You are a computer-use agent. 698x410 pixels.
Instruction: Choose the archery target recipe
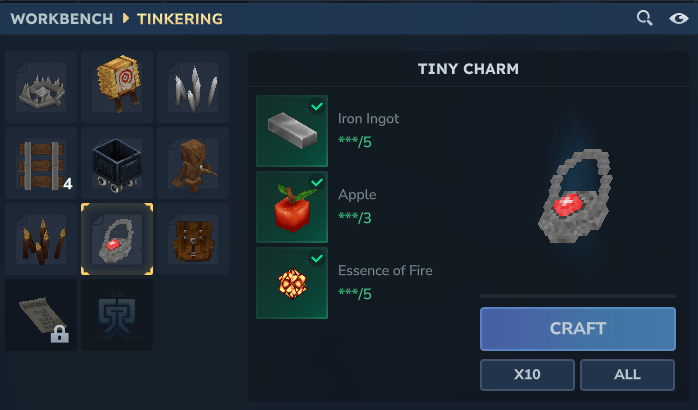pyautogui.click(x=117, y=87)
